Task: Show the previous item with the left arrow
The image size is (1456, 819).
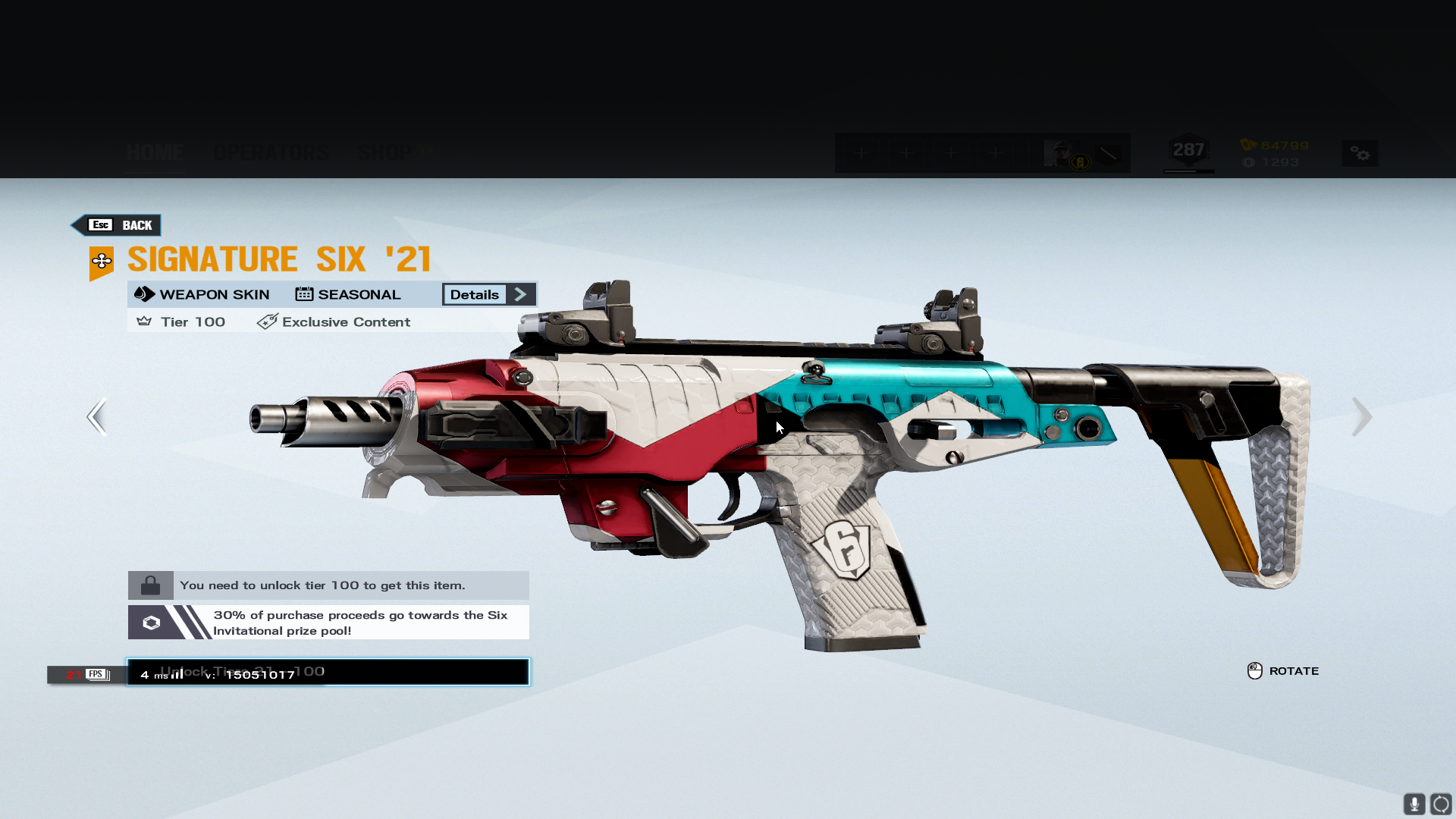Action: point(97,416)
